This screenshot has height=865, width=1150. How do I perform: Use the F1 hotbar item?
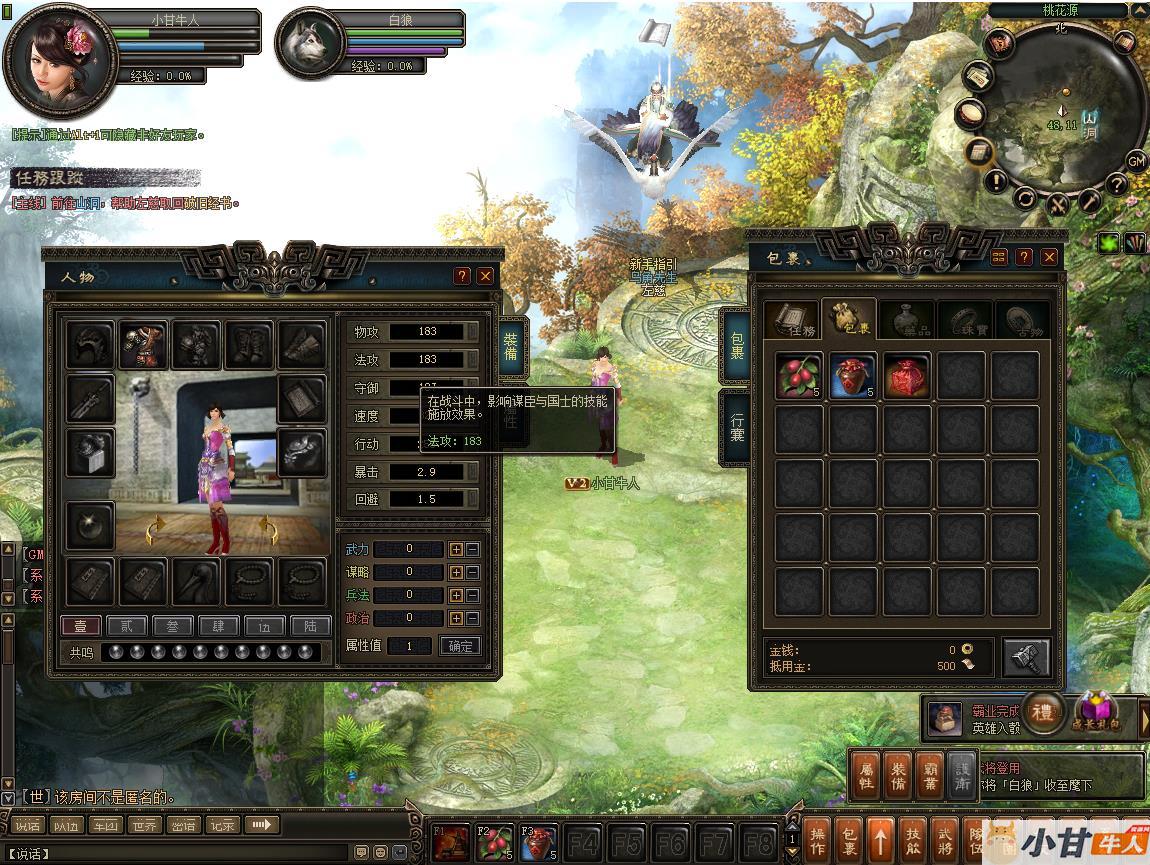click(450, 844)
